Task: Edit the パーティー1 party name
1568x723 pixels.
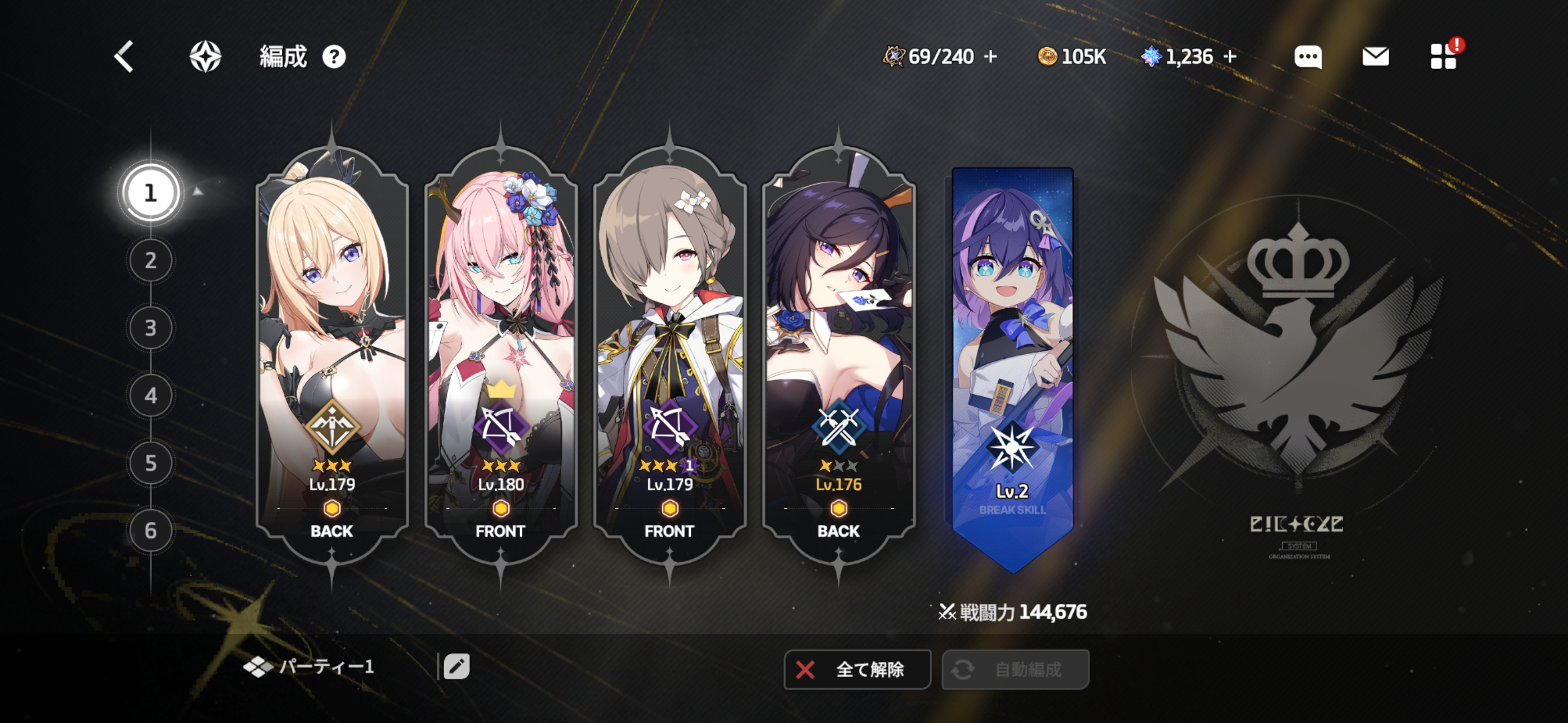Action: [x=456, y=666]
